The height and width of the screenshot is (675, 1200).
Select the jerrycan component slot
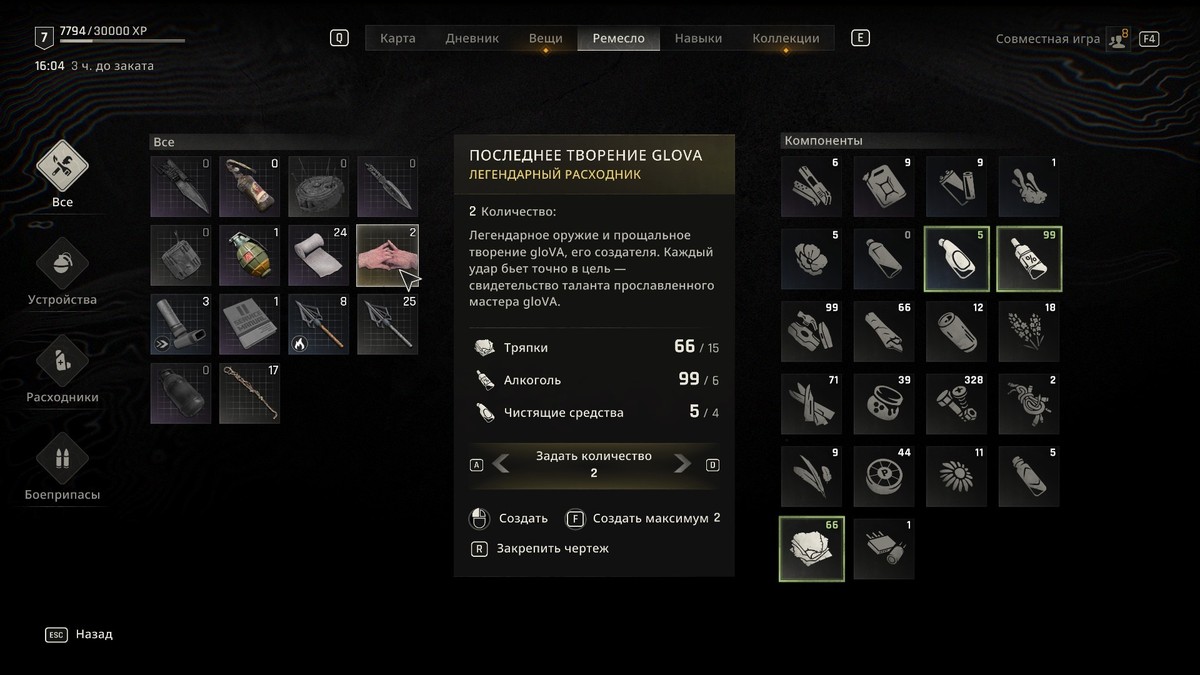coord(884,187)
